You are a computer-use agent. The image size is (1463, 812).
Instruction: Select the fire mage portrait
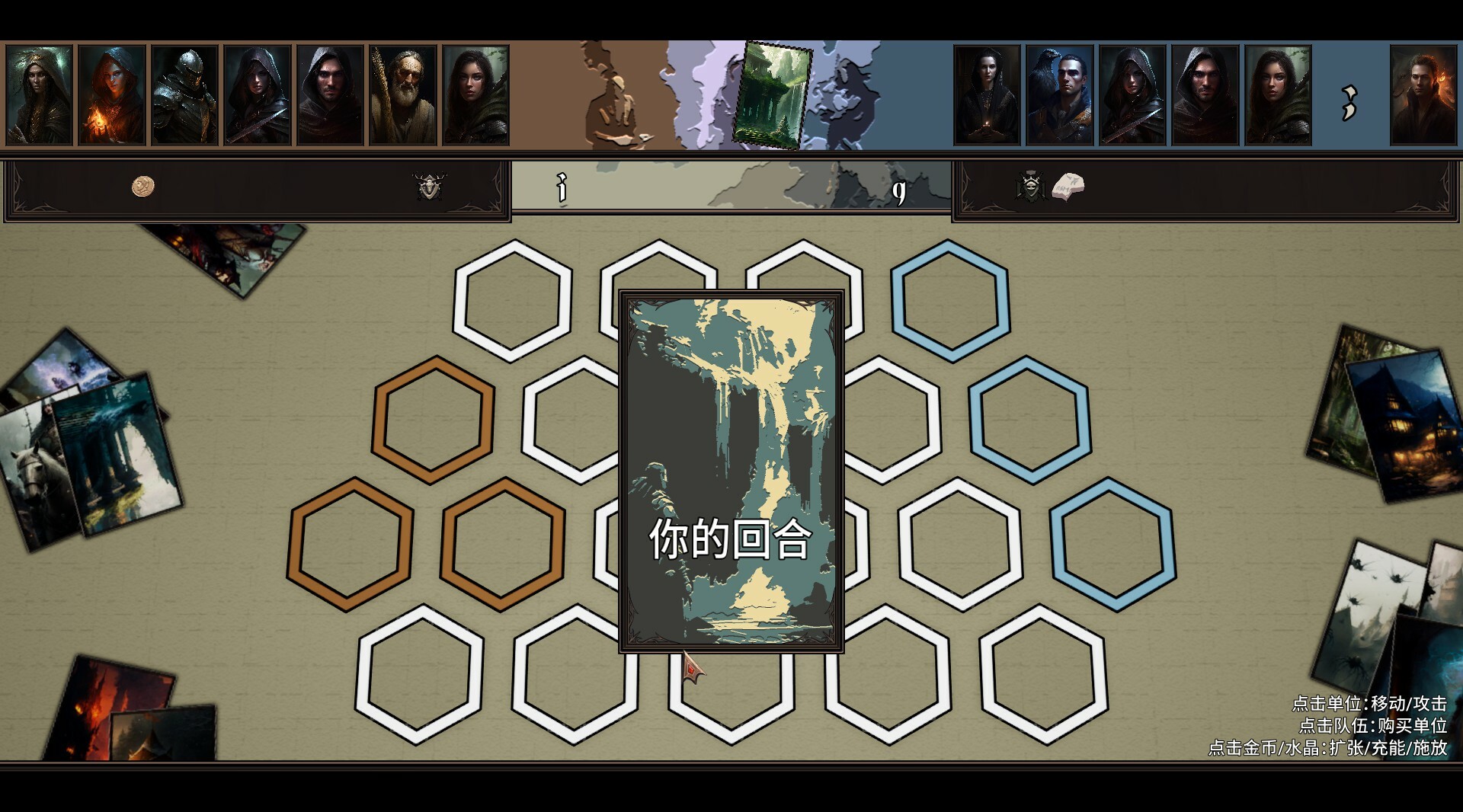111,95
